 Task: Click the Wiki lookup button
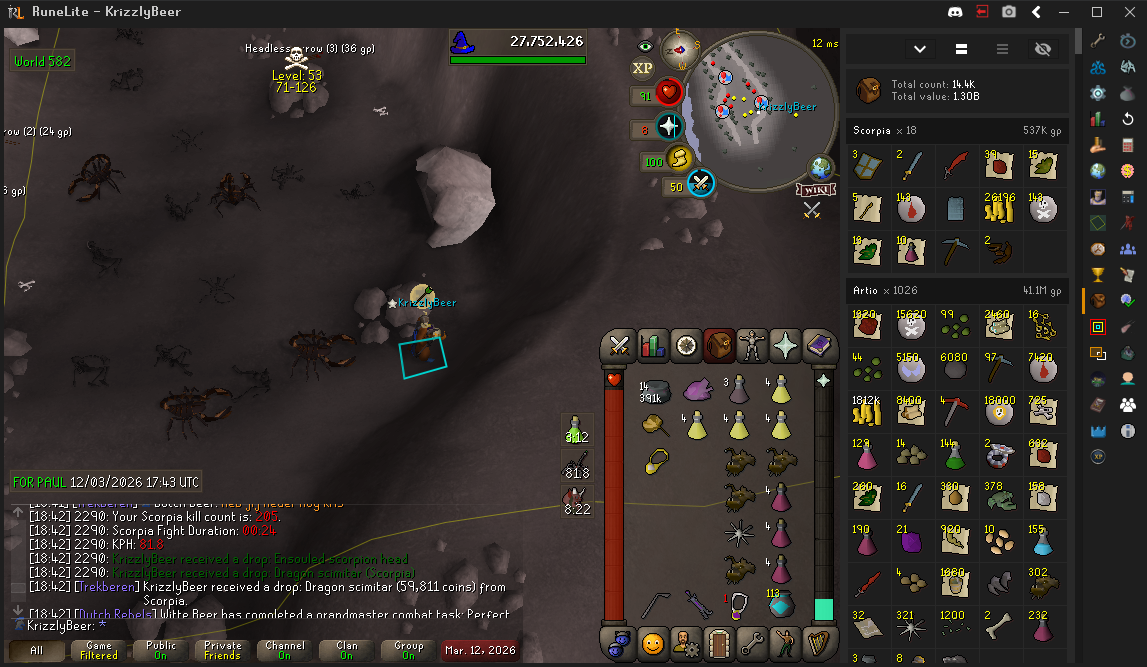pyautogui.click(x=815, y=190)
